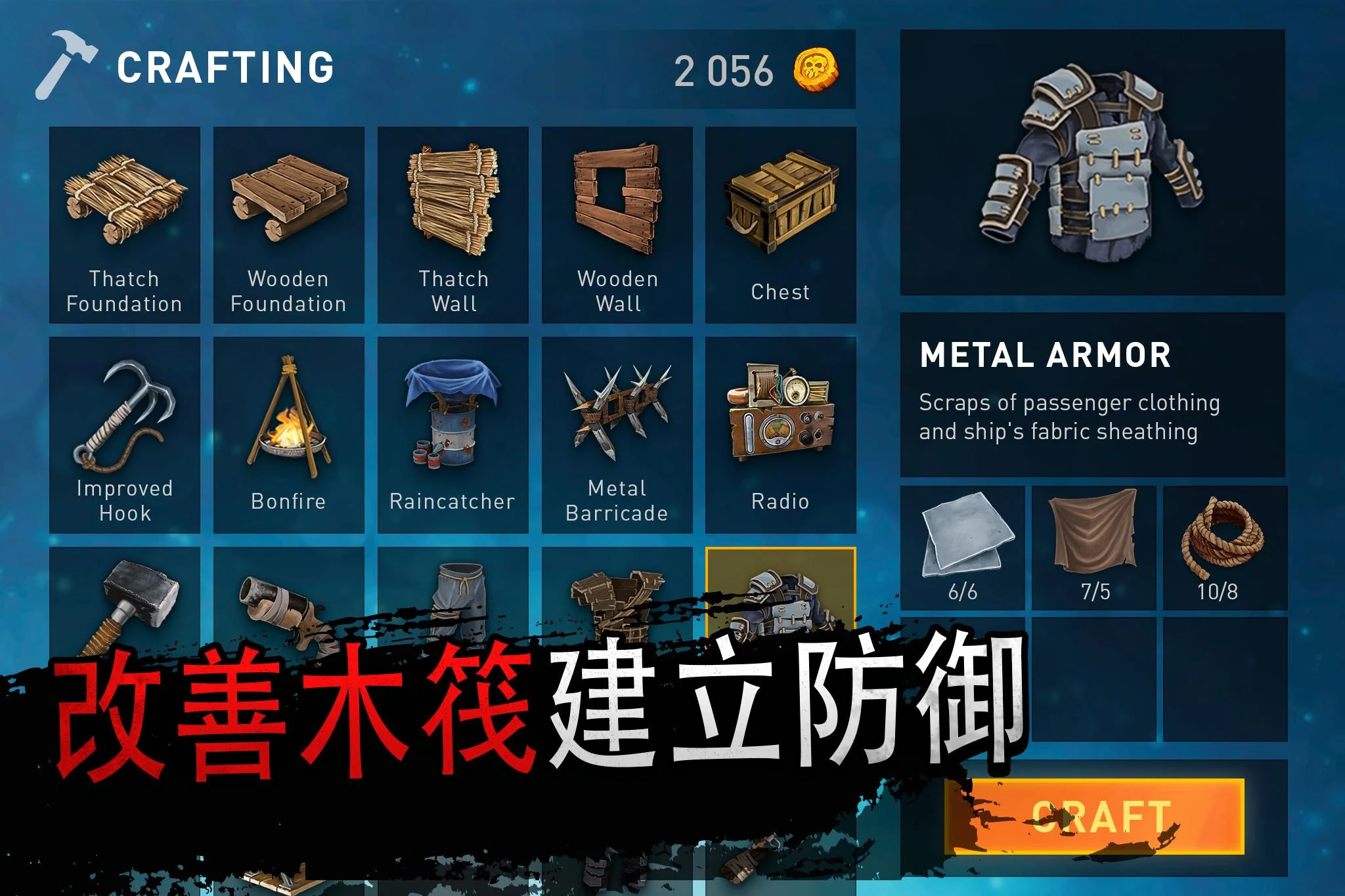Click the gold coin currency icon
The width and height of the screenshot is (1345, 896).
coord(818,70)
